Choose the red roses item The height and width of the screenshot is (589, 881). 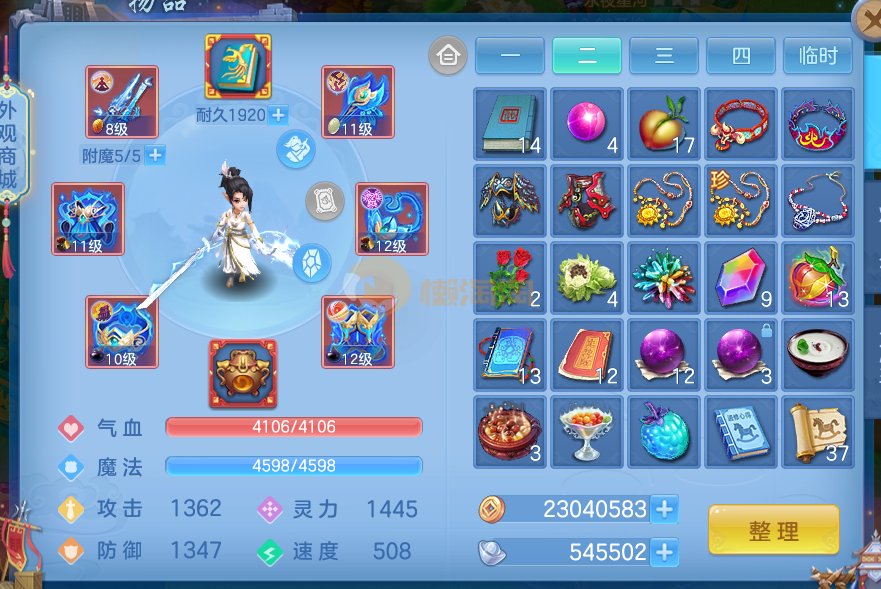tap(510, 277)
